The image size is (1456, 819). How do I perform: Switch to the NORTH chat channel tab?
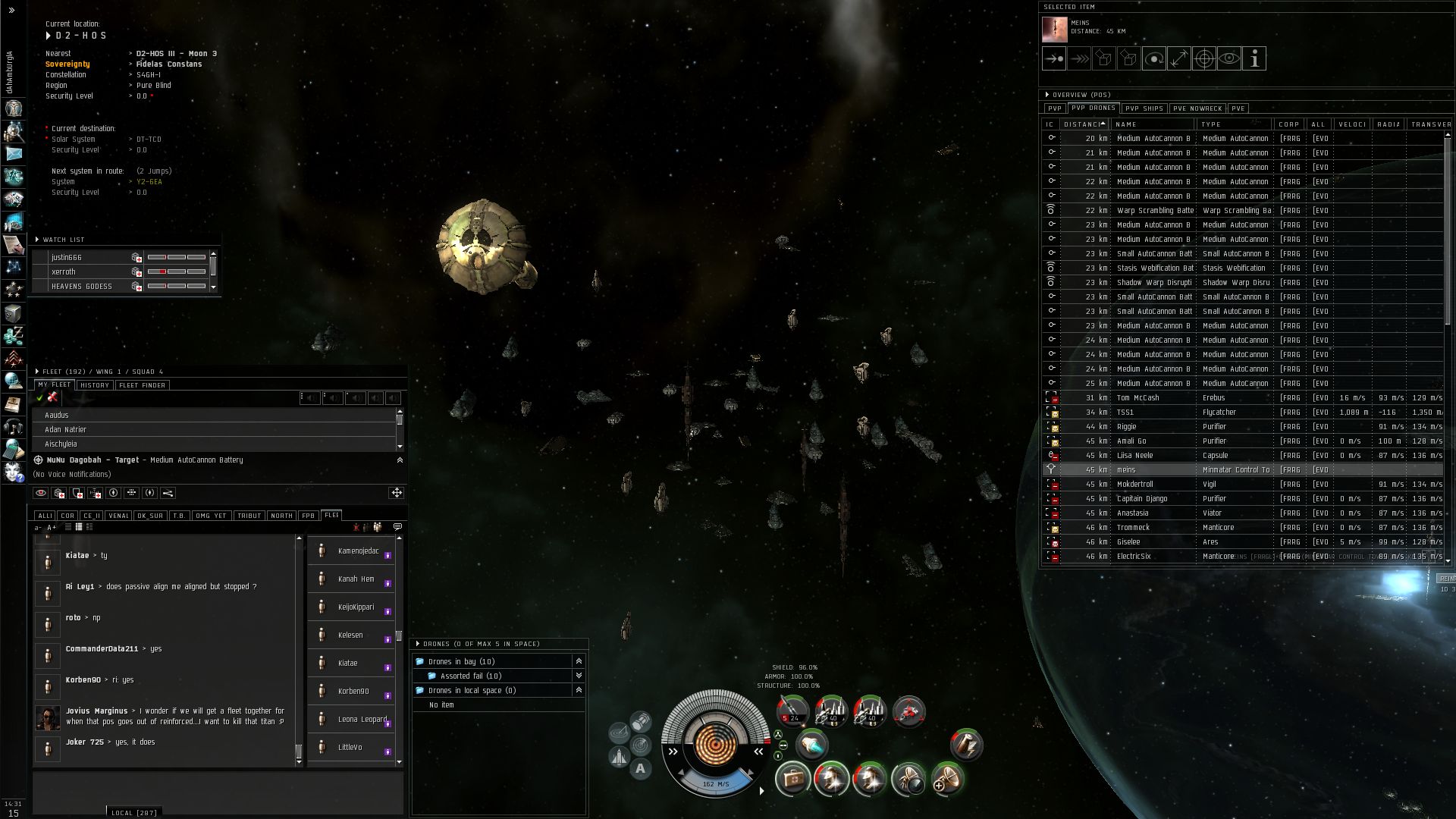point(281,516)
